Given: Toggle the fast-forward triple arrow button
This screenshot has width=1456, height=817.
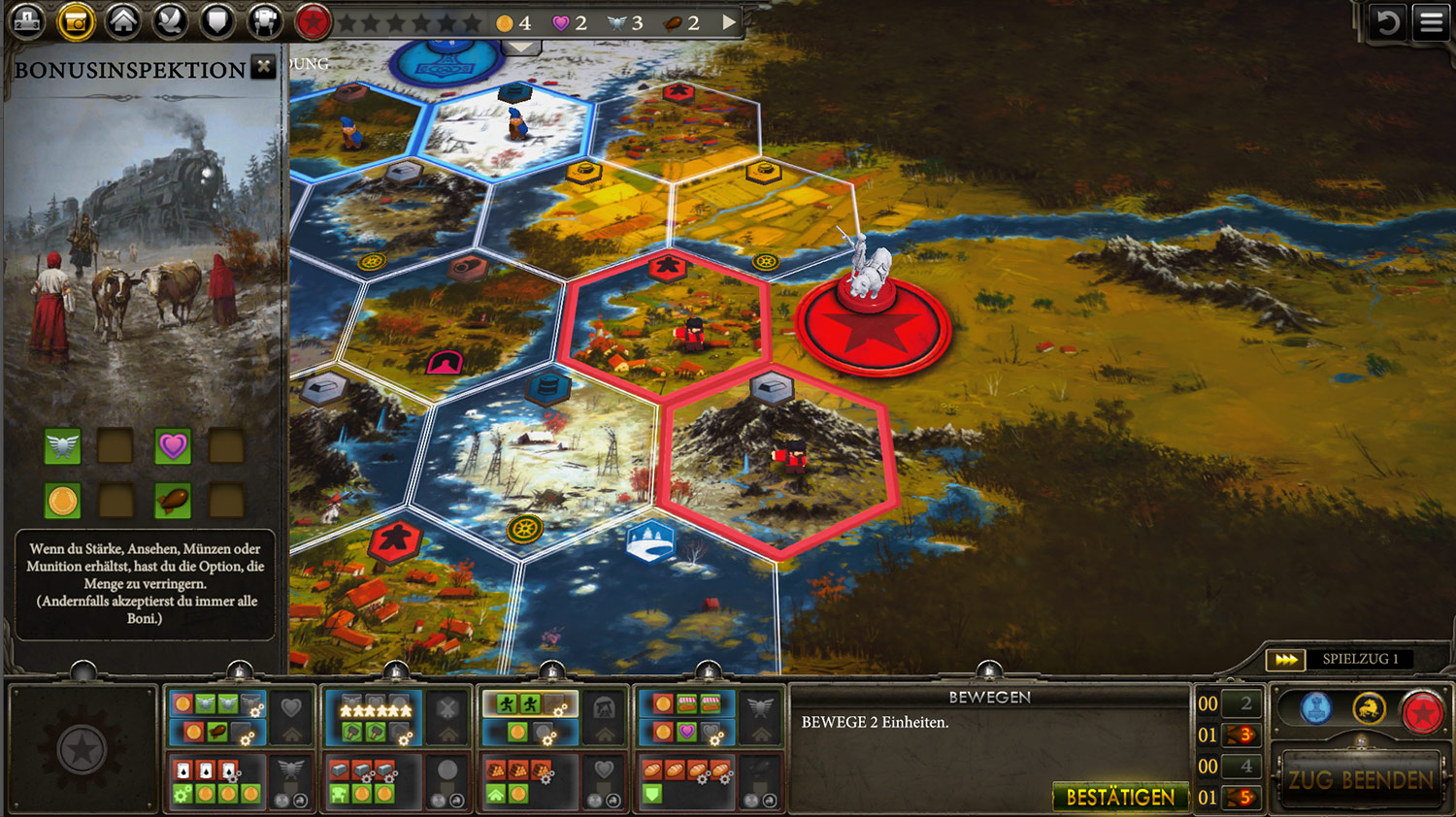Looking at the screenshot, I should point(1286,660).
